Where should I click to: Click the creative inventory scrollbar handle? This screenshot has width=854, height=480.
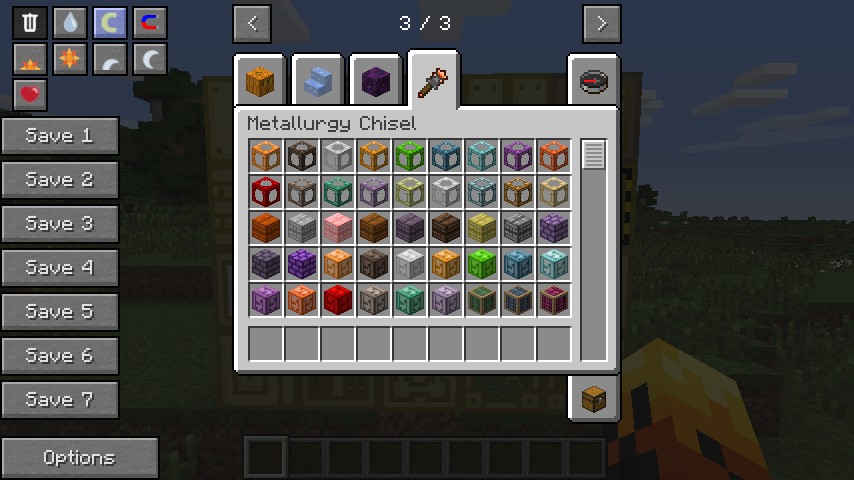click(x=594, y=155)
